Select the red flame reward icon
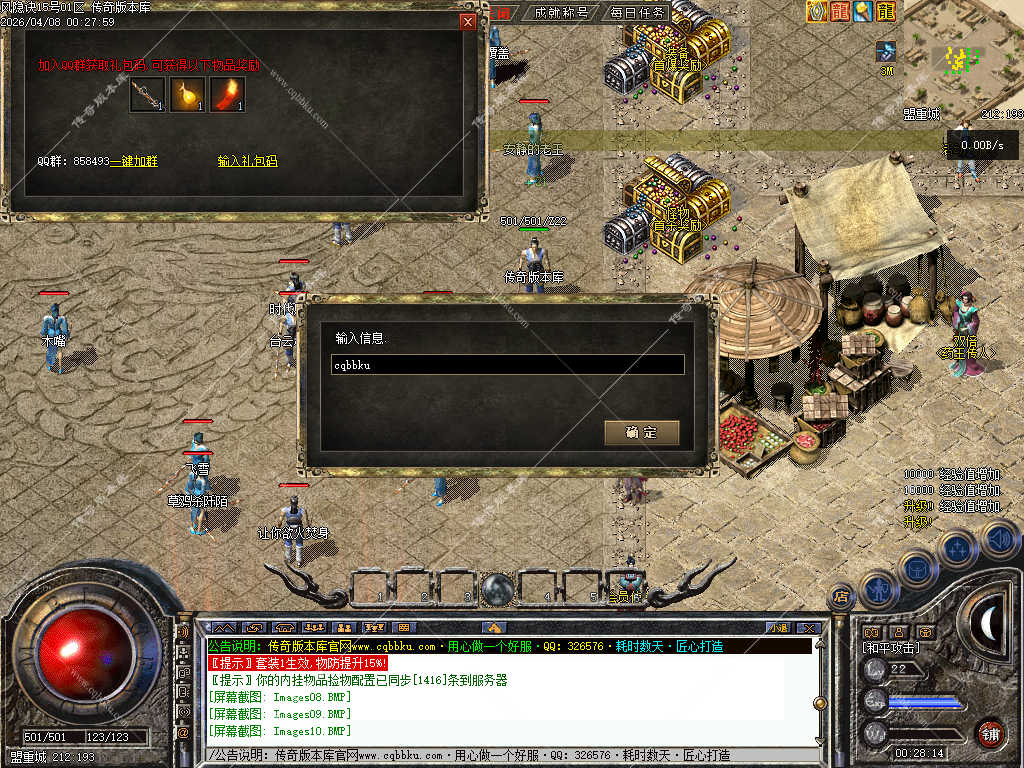1024x768 pixels. (227, 95)
